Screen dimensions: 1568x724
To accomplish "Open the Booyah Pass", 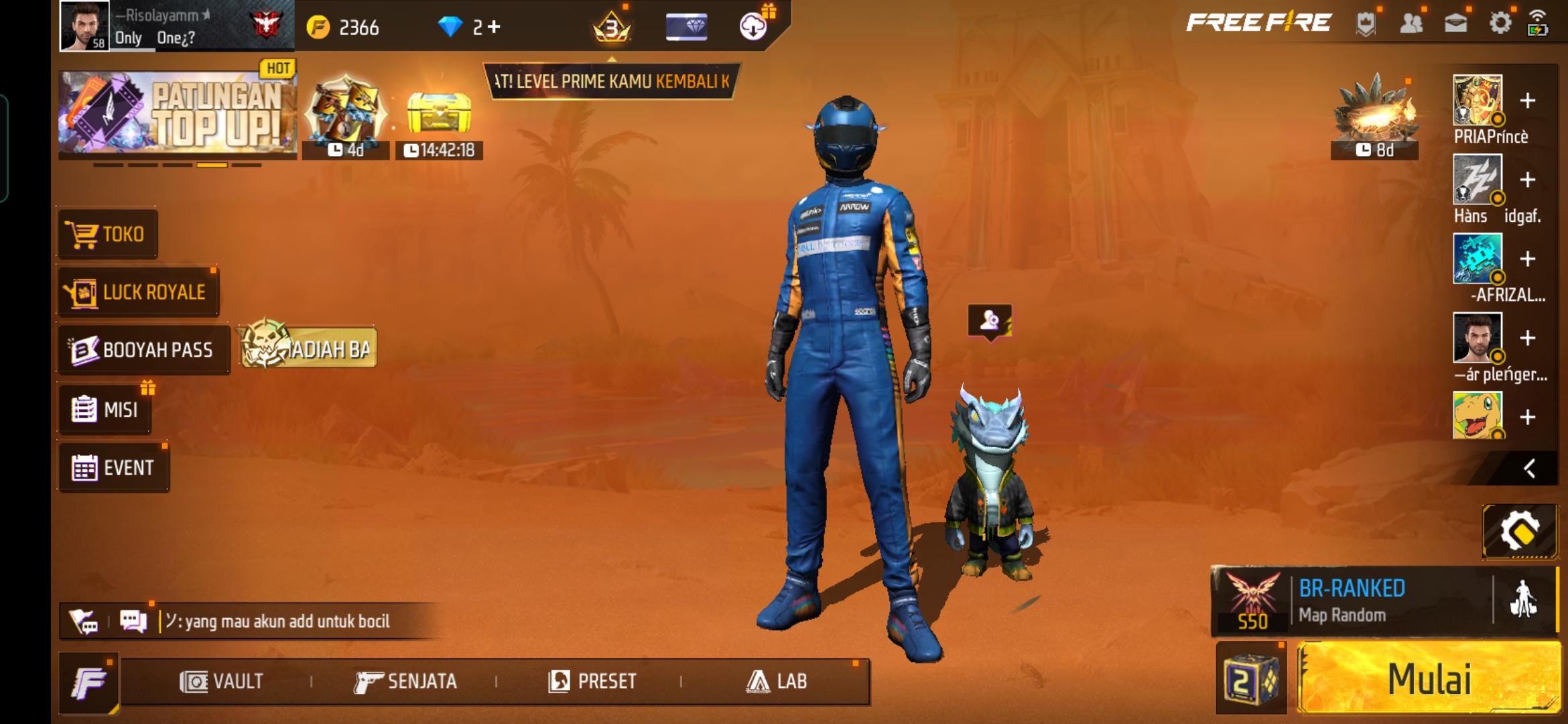I will pyautogui.click(x=143, y=350).
